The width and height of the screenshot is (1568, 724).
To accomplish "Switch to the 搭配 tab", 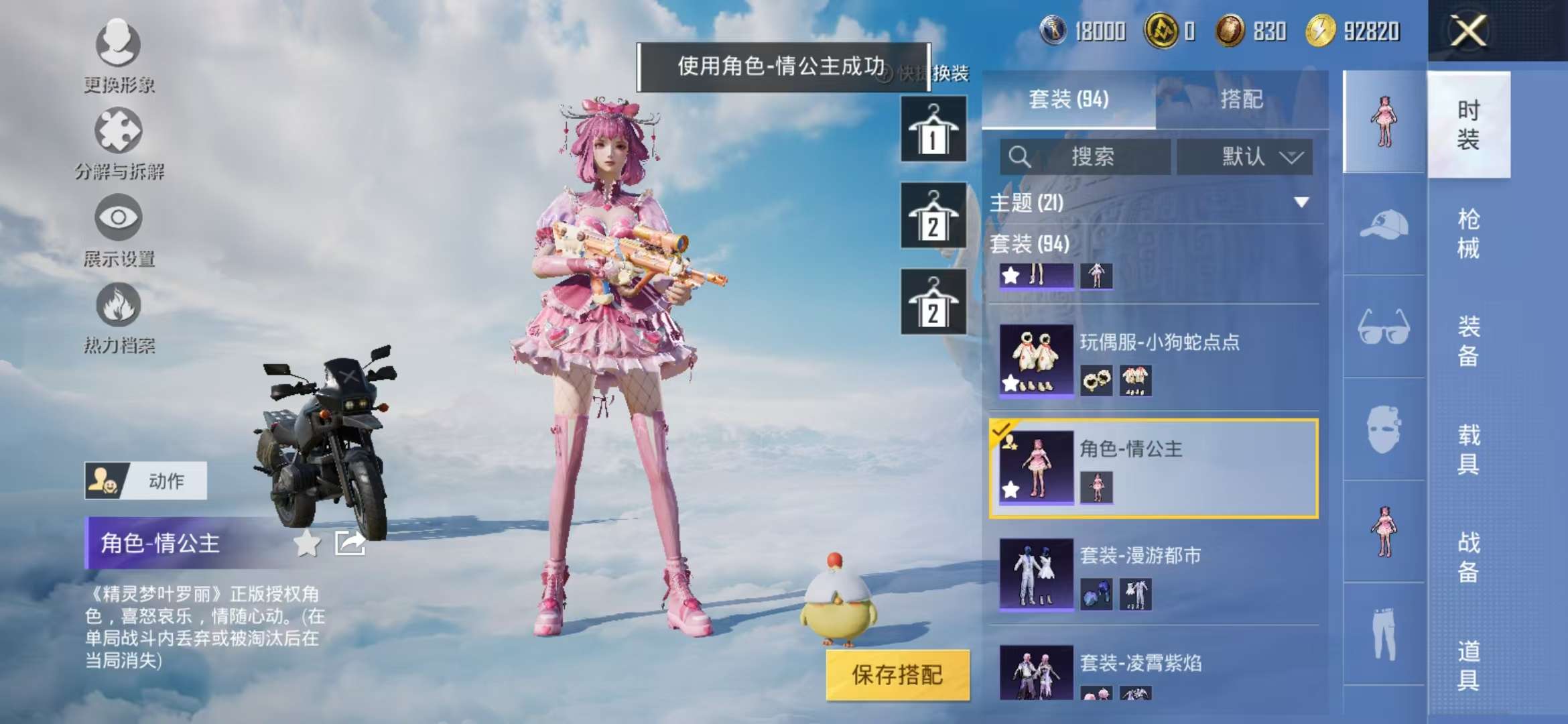I will 1245,99.
